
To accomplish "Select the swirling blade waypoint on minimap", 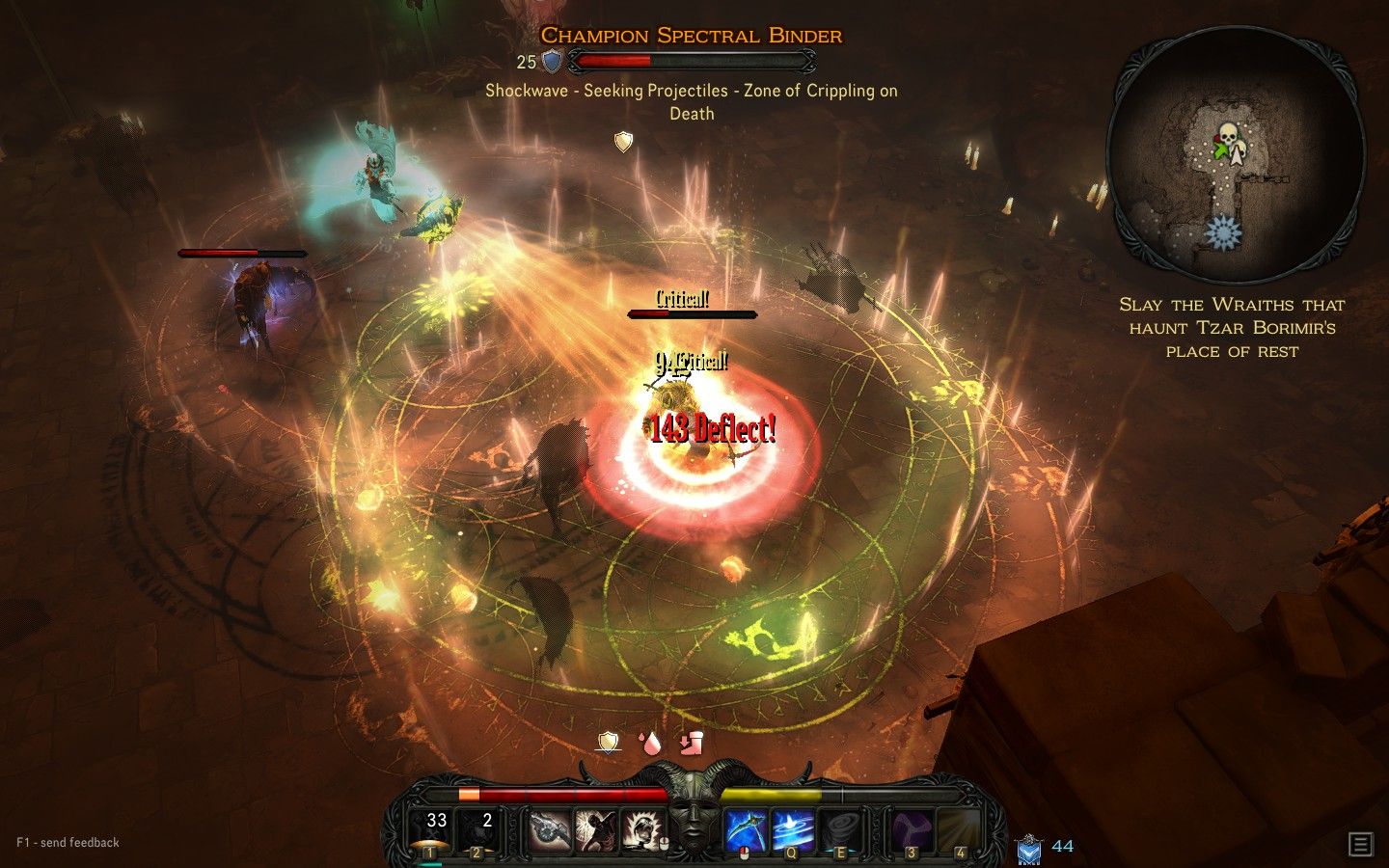I will (1223, 233).
